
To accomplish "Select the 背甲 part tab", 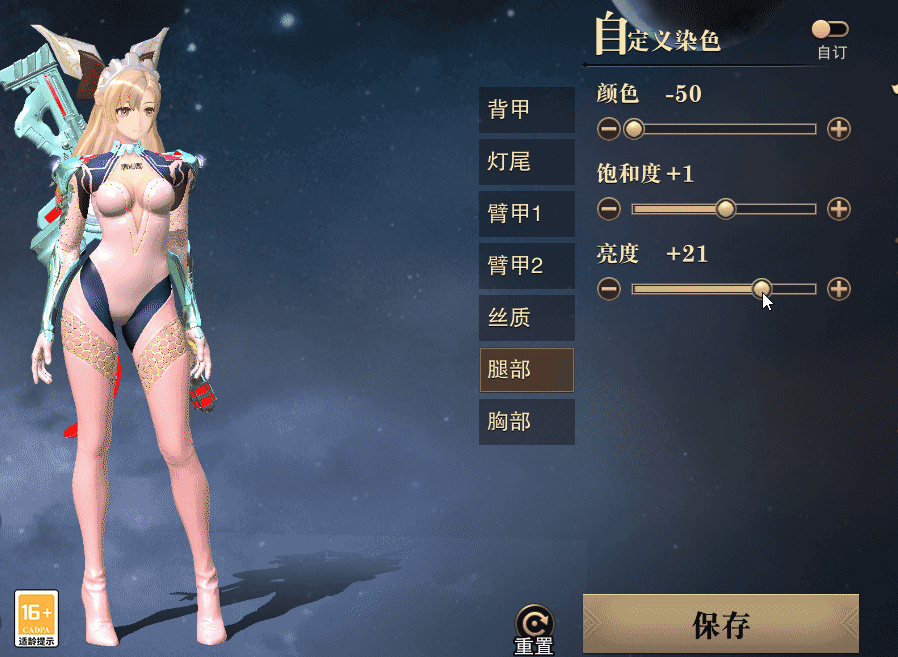I will coord(526,110).
